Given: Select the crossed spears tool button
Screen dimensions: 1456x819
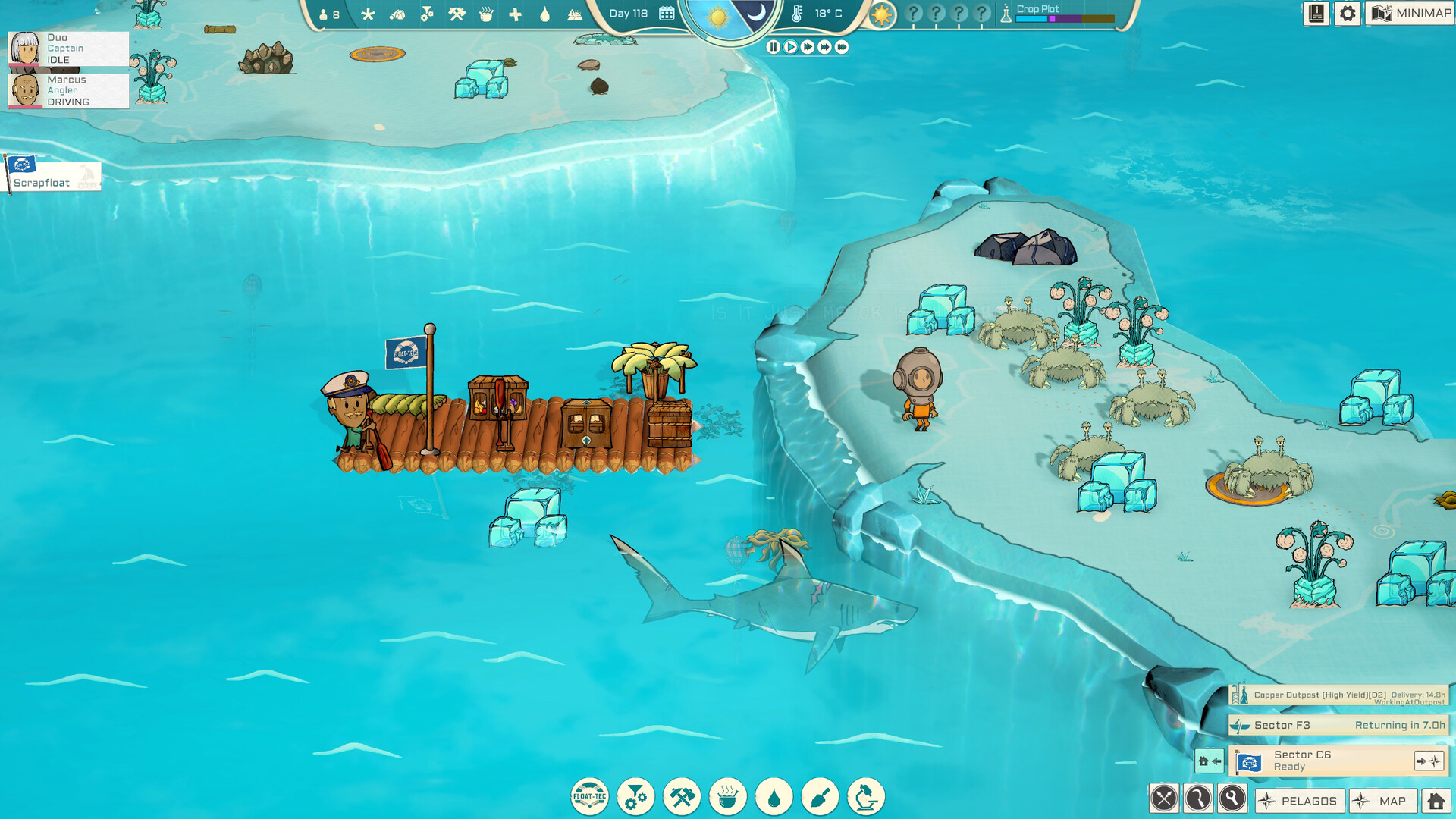Looking at the screenshot, I should point(1164,799).
